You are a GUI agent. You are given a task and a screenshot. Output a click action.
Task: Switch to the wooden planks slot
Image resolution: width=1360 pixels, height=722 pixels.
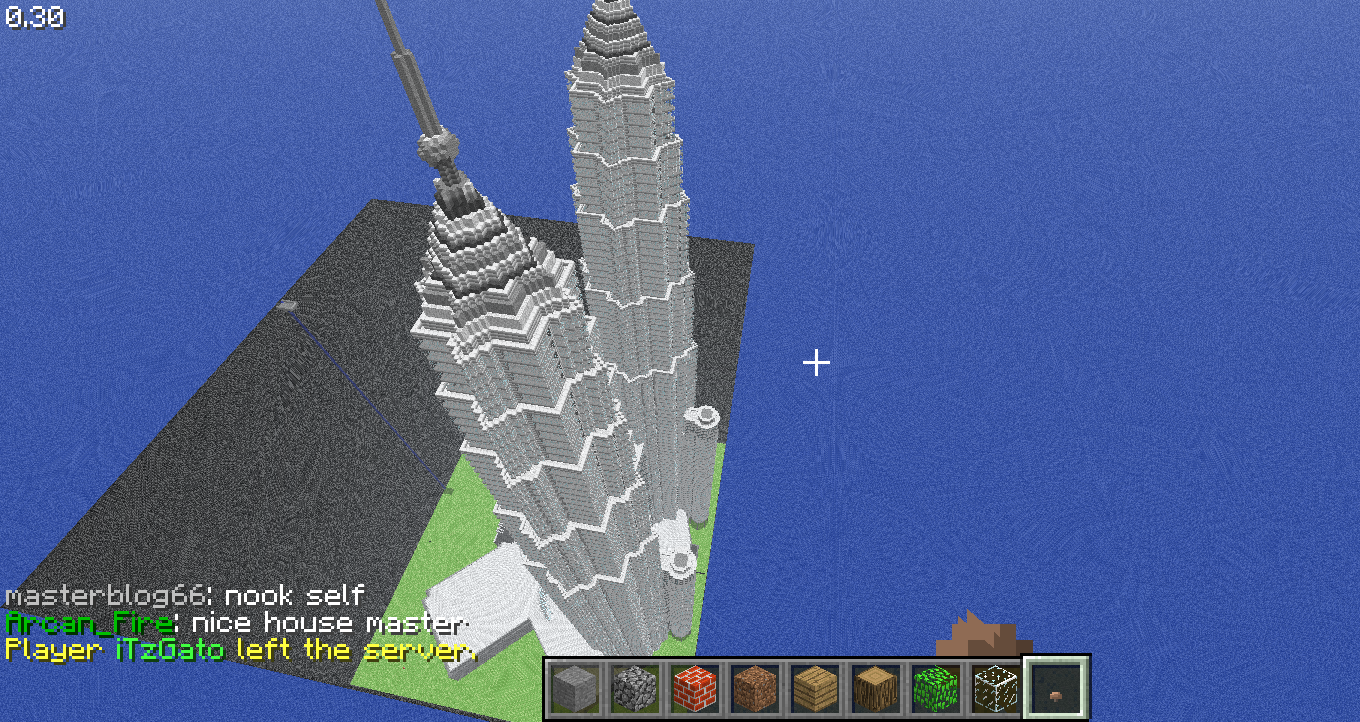click(811, 688)
